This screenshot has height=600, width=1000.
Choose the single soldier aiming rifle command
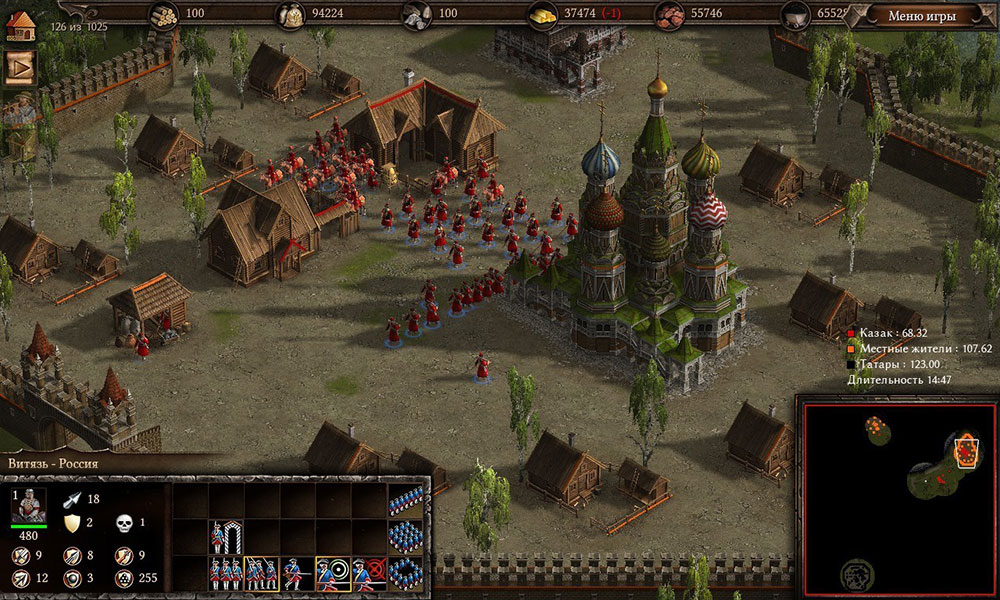point(297,573)
